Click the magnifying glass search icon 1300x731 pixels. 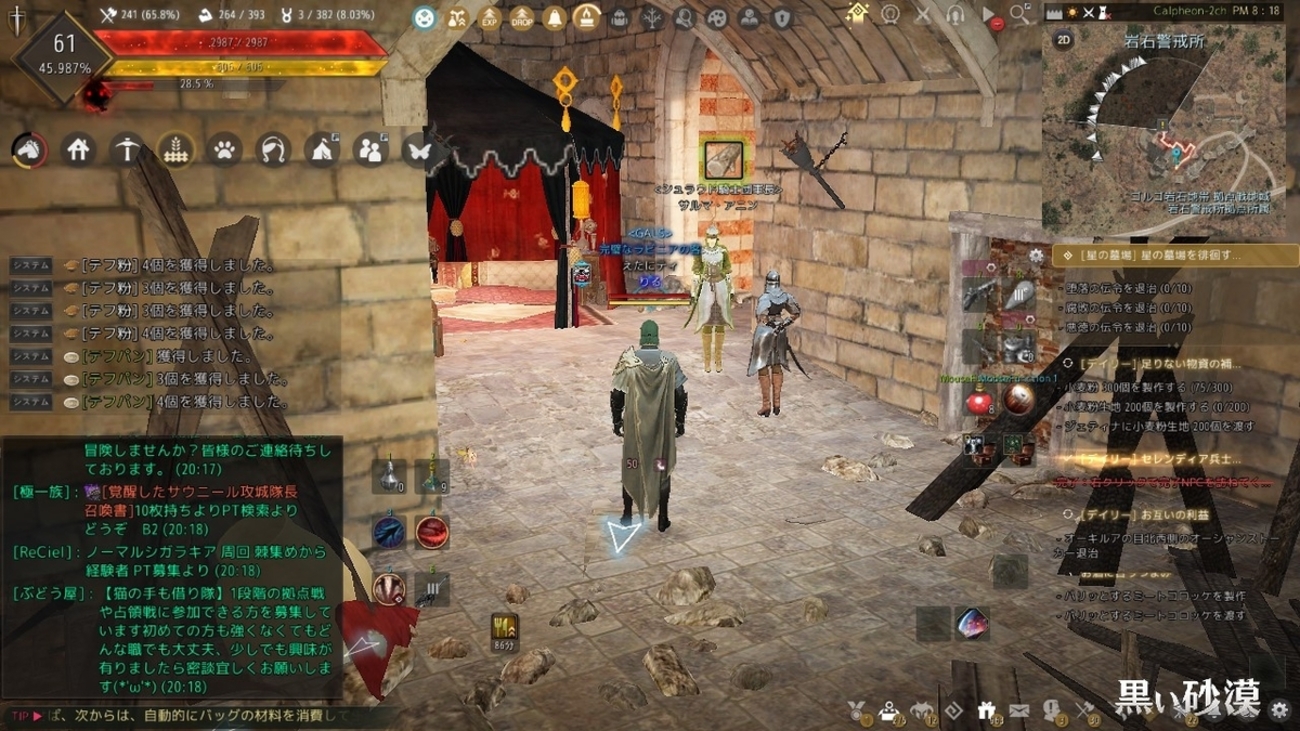pyautogui.click(x=1019, y=14)
